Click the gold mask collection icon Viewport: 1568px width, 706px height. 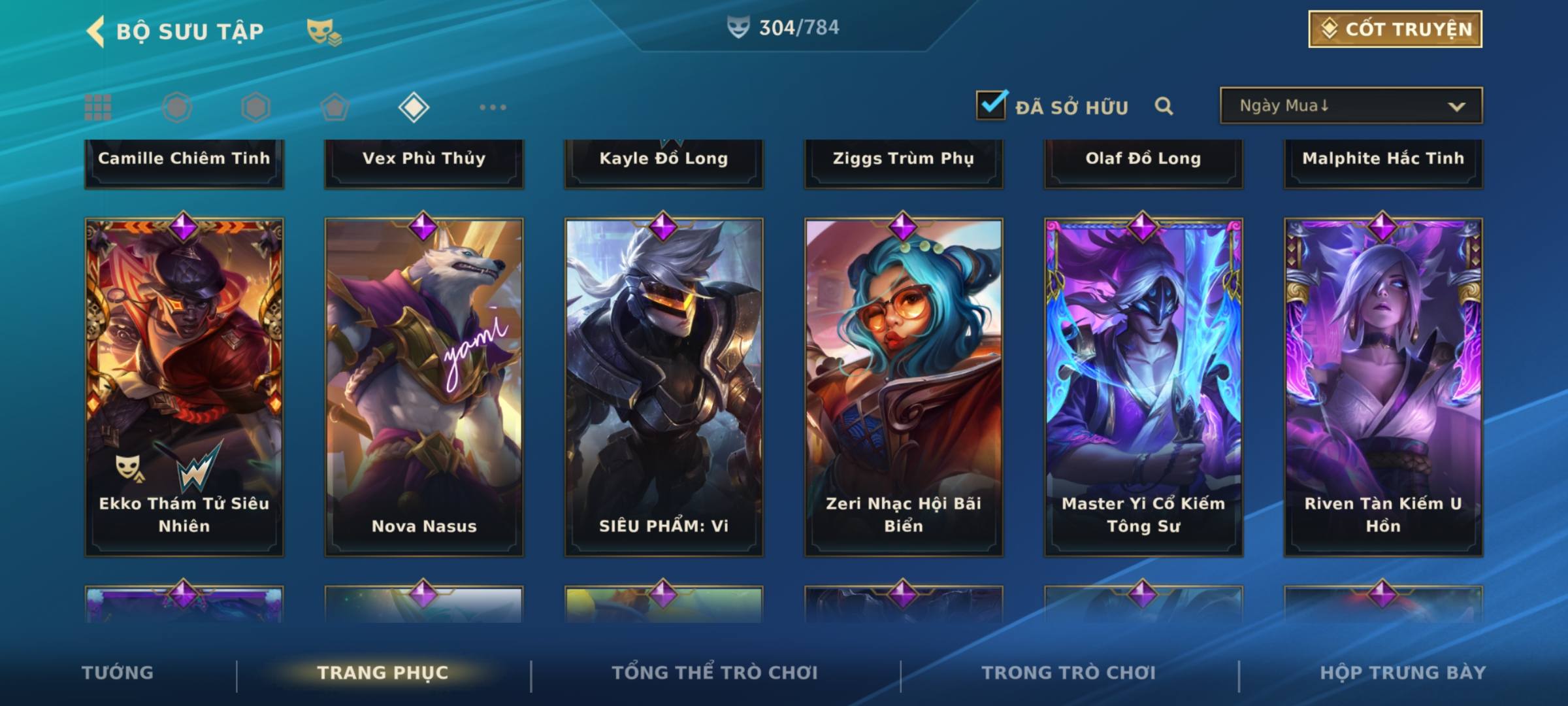tap(323, 31)
